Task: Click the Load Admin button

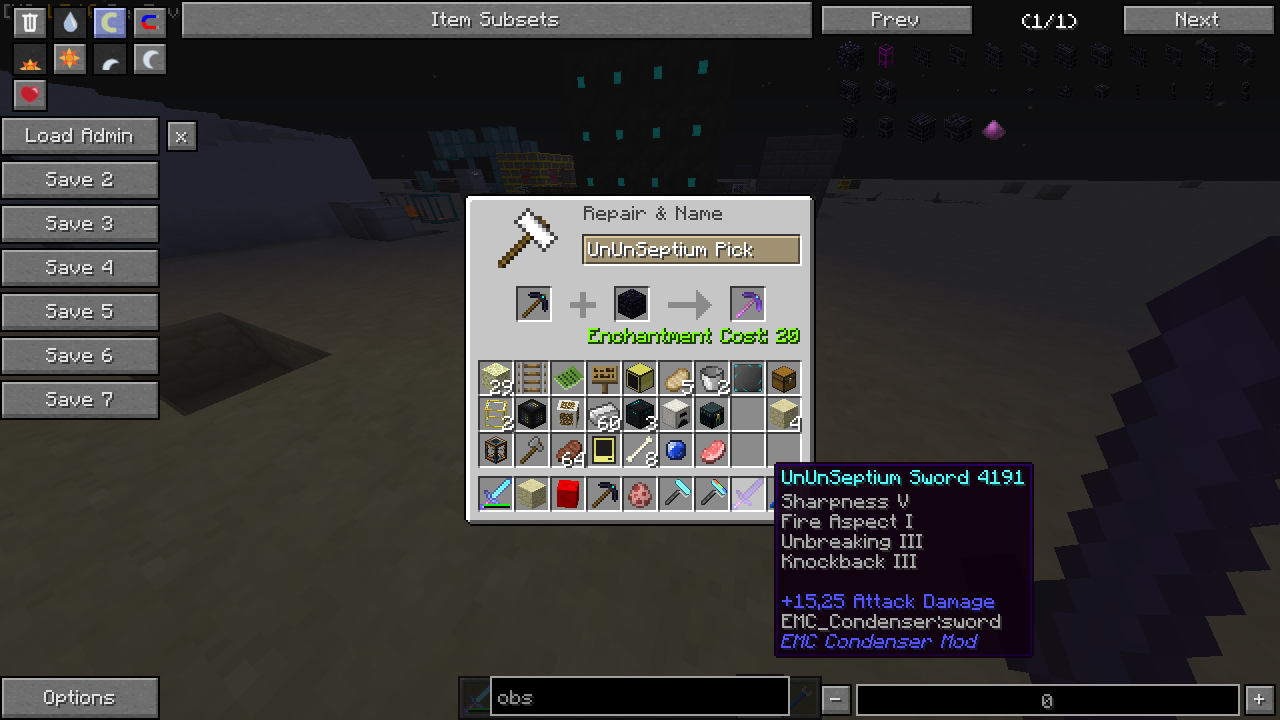Action: [x=79, y=136]
